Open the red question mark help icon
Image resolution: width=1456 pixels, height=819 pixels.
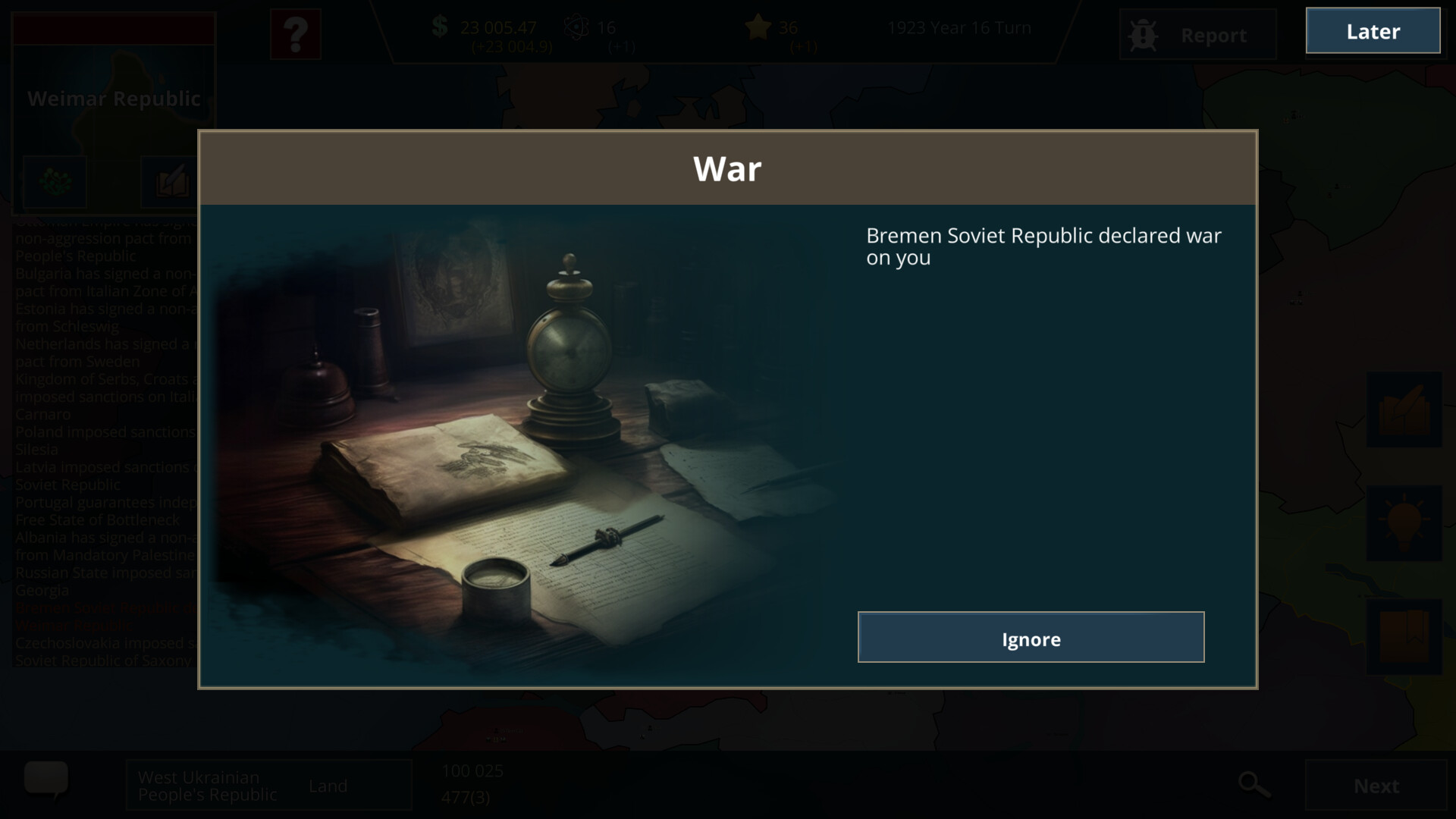[x=296, y=34]
